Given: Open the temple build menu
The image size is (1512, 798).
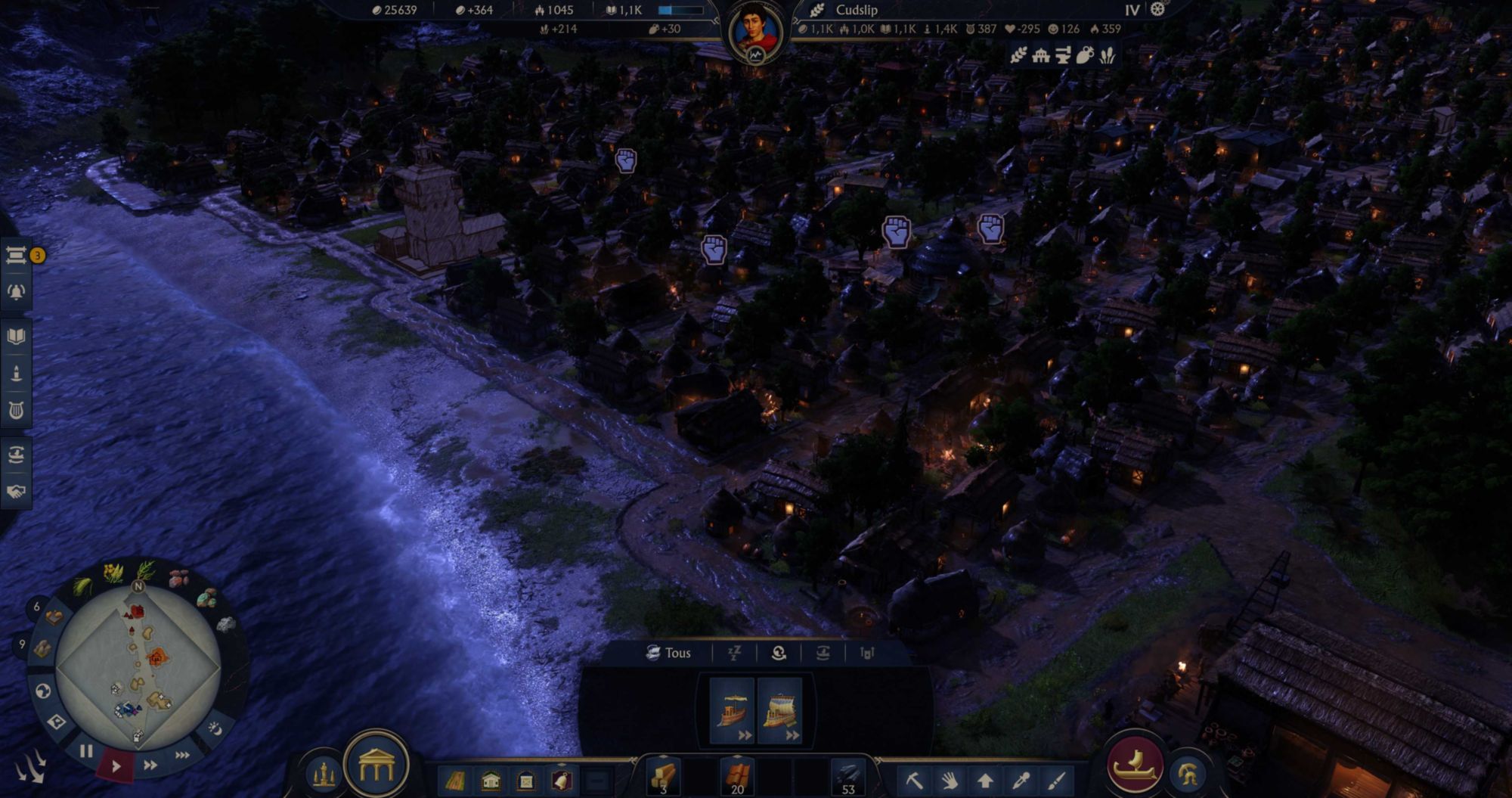Looking at the screenshot, I should click(x=376, y=767).
